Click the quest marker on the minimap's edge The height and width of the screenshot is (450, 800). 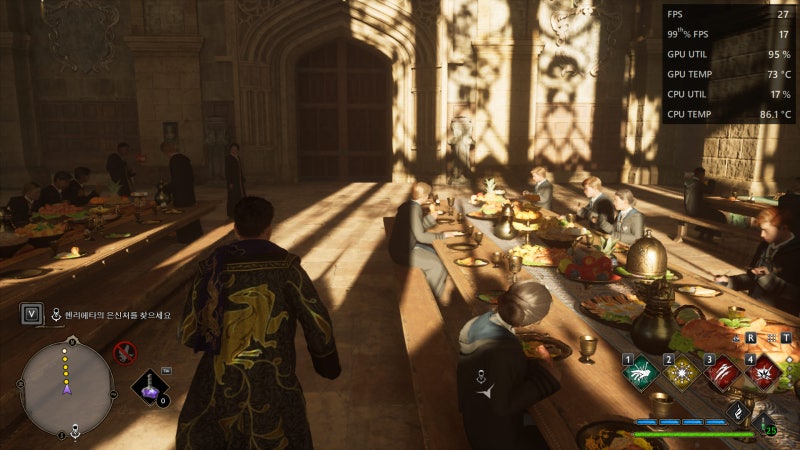75,432
